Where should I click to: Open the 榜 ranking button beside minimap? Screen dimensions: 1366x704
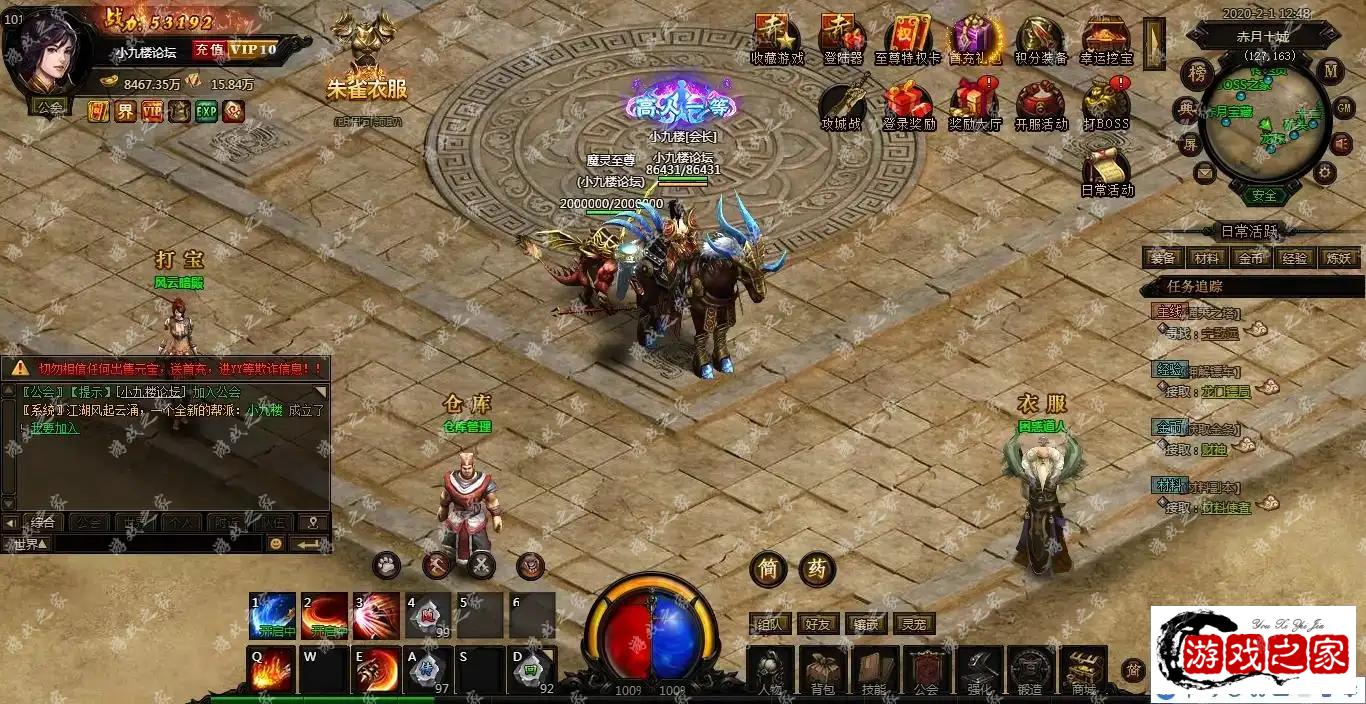[x=1196, y=73]
